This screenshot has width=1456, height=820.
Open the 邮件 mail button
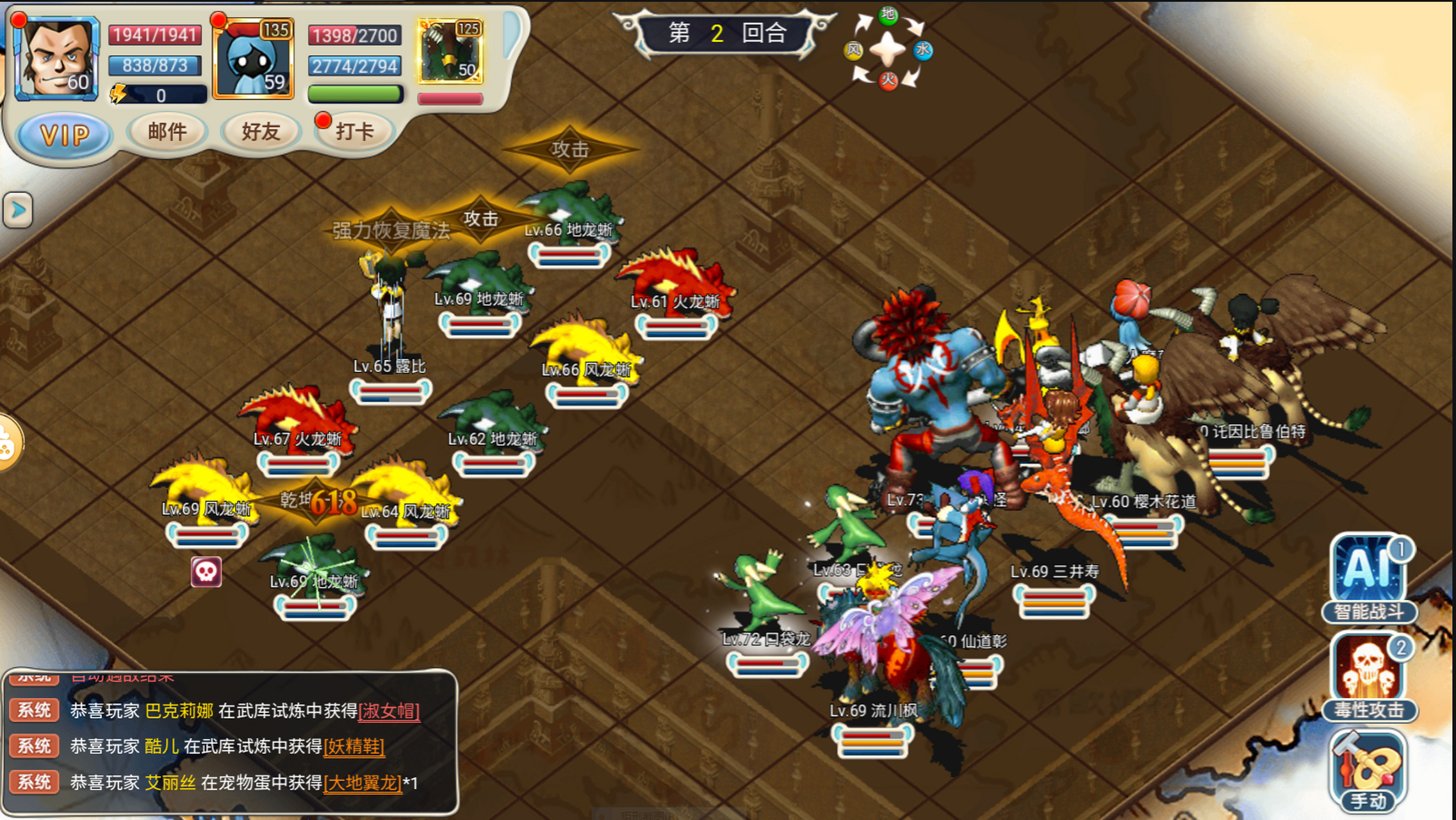coord(167,132)
